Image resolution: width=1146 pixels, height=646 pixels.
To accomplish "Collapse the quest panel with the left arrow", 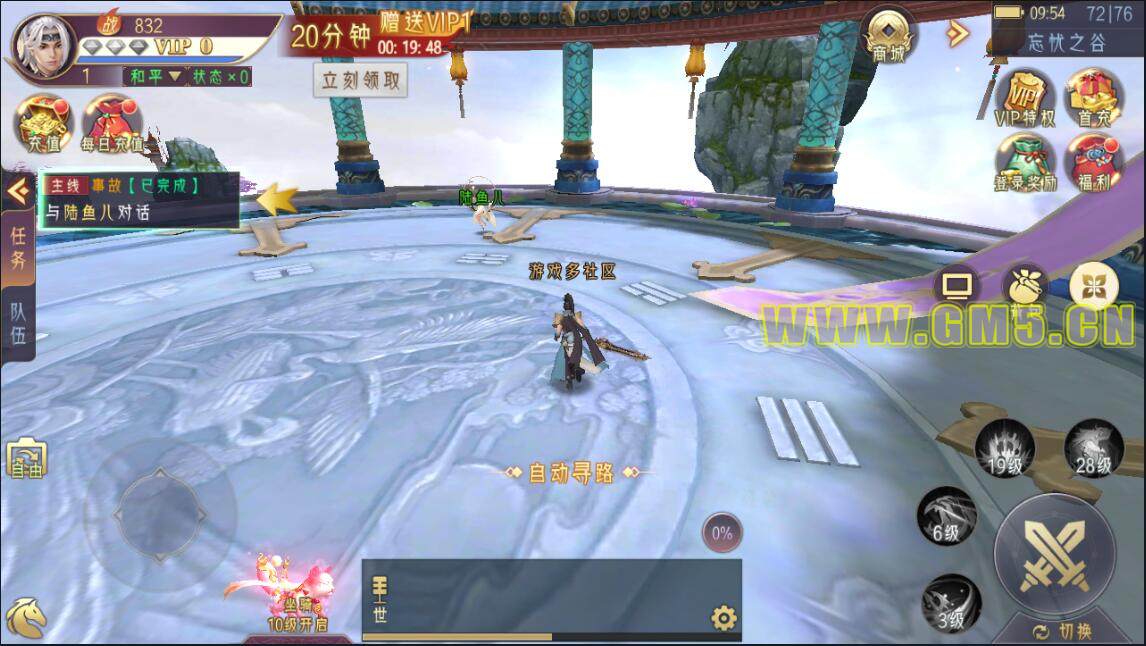I will click(17, 190).
